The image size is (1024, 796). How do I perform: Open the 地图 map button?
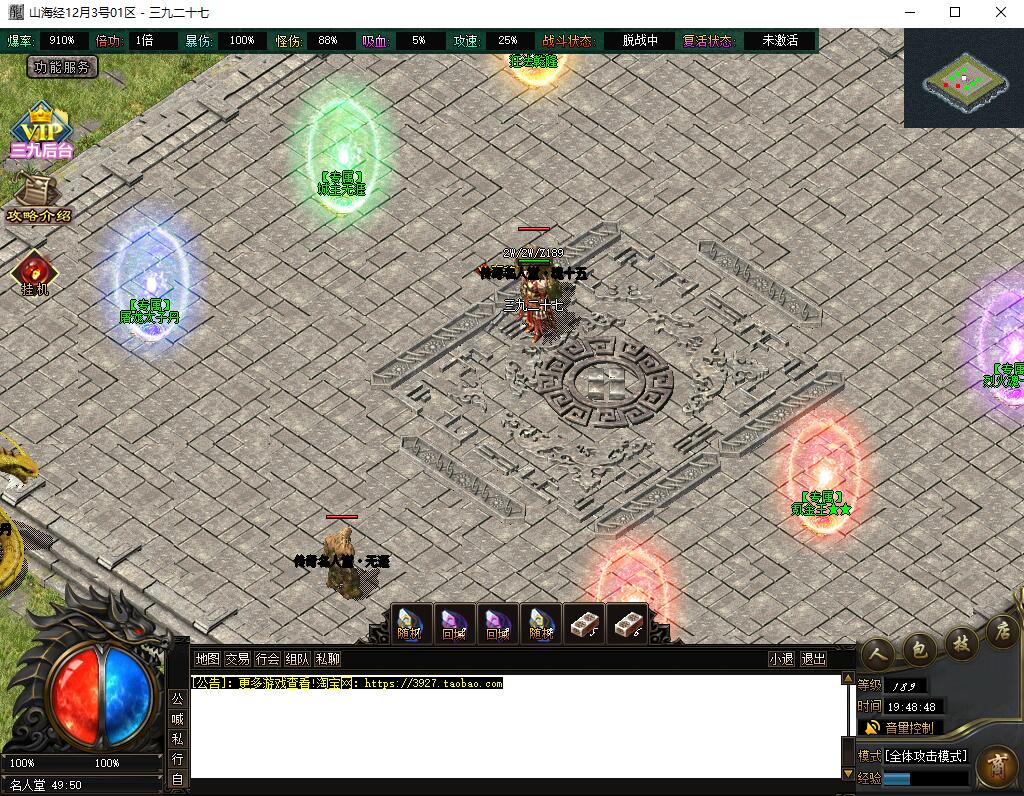(x=207, y=659)
